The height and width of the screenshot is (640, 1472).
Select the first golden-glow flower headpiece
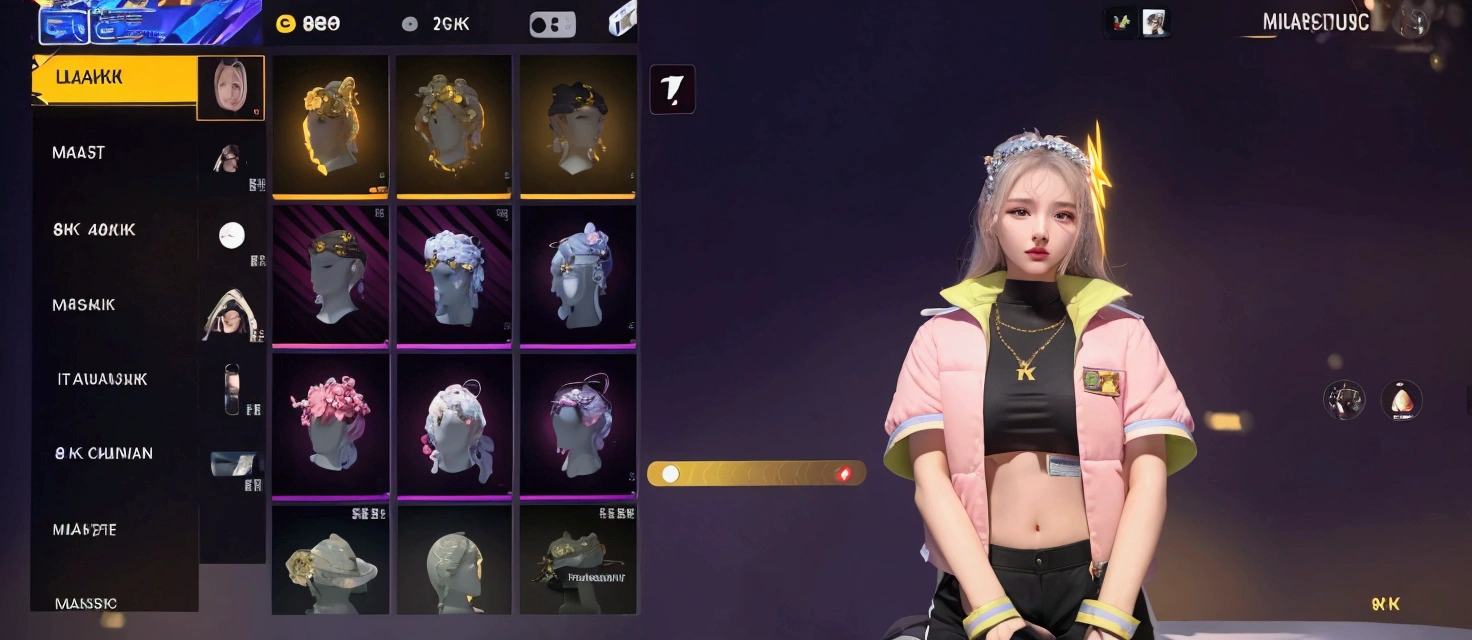[x=330, y=125]
